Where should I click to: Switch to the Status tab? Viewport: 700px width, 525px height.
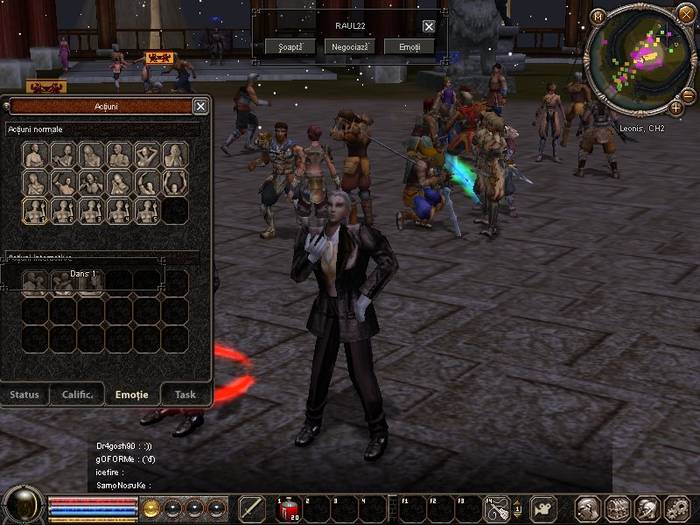point(24,394)
